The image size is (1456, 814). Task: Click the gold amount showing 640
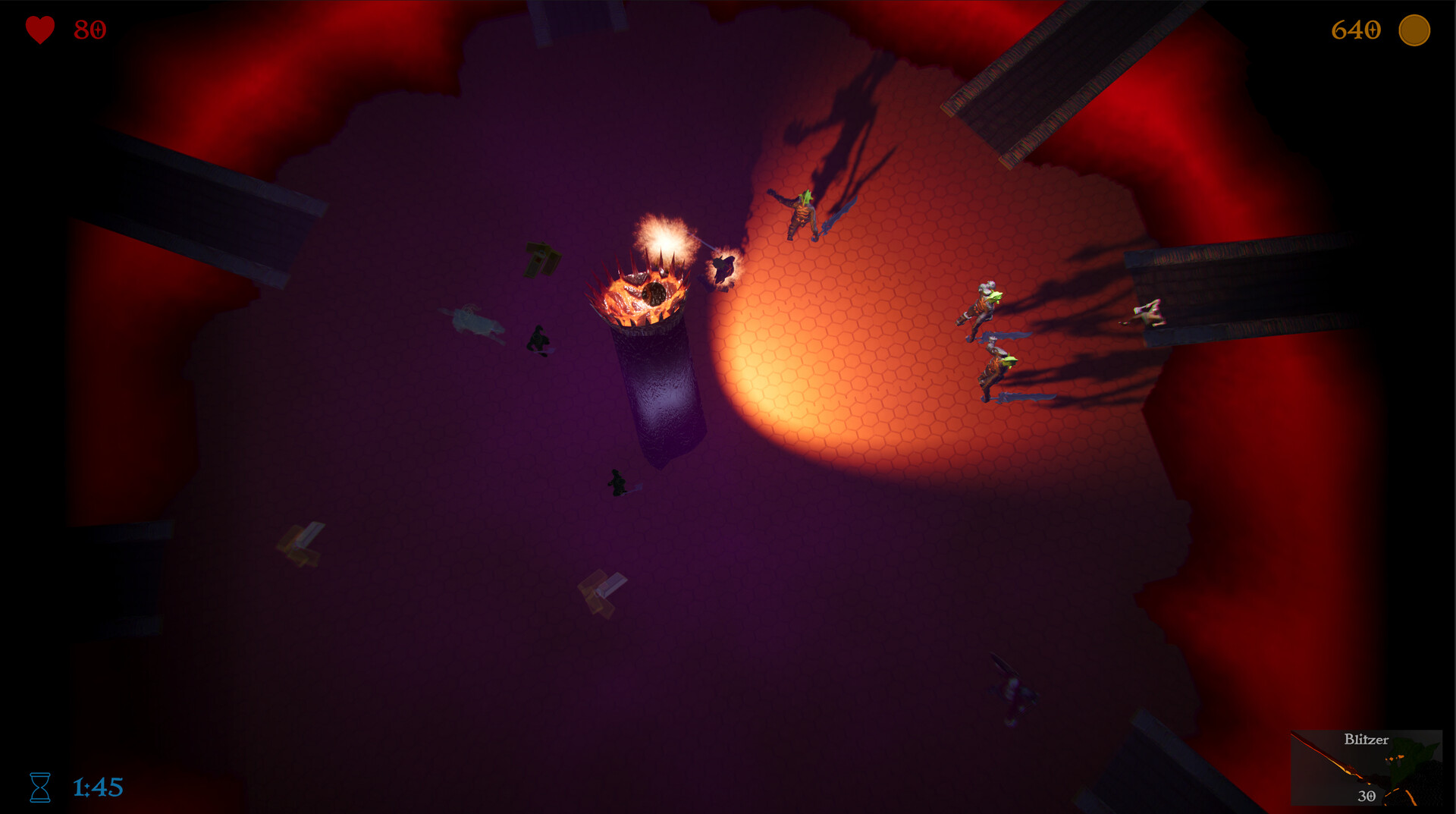pyautogui.click(x=1357, y=31)
